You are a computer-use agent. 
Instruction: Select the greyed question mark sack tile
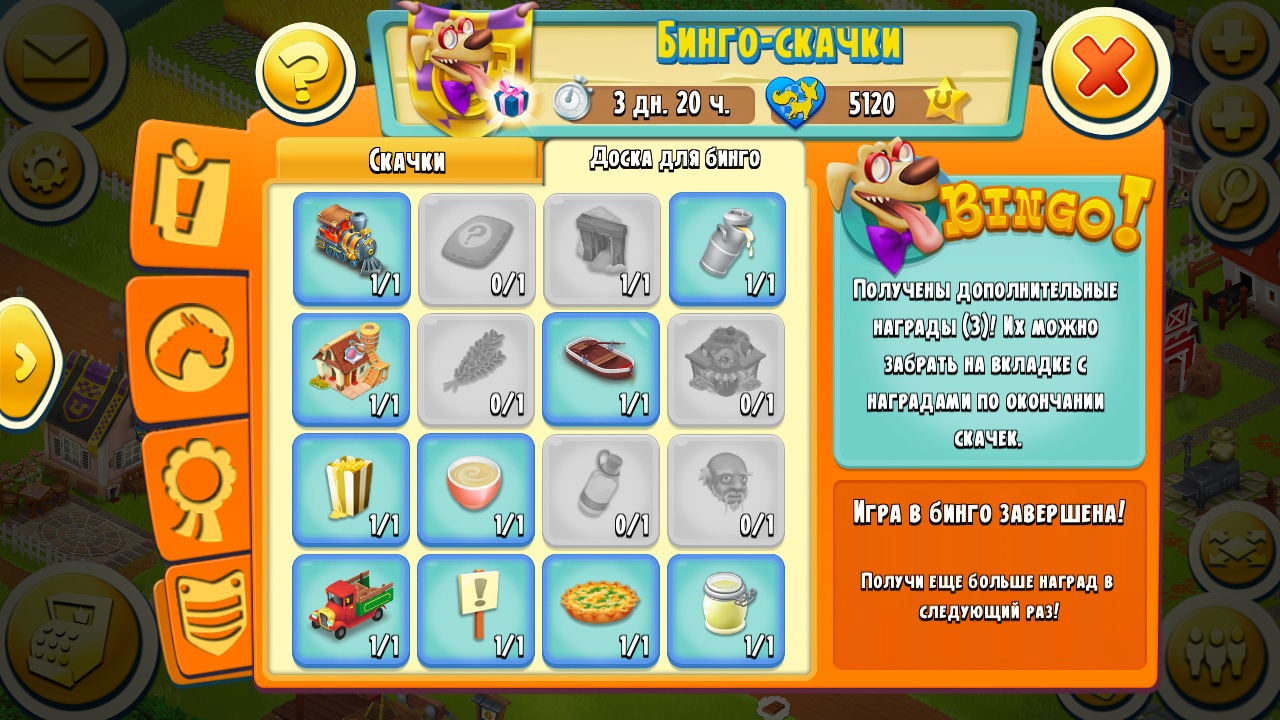click(476, 247)
